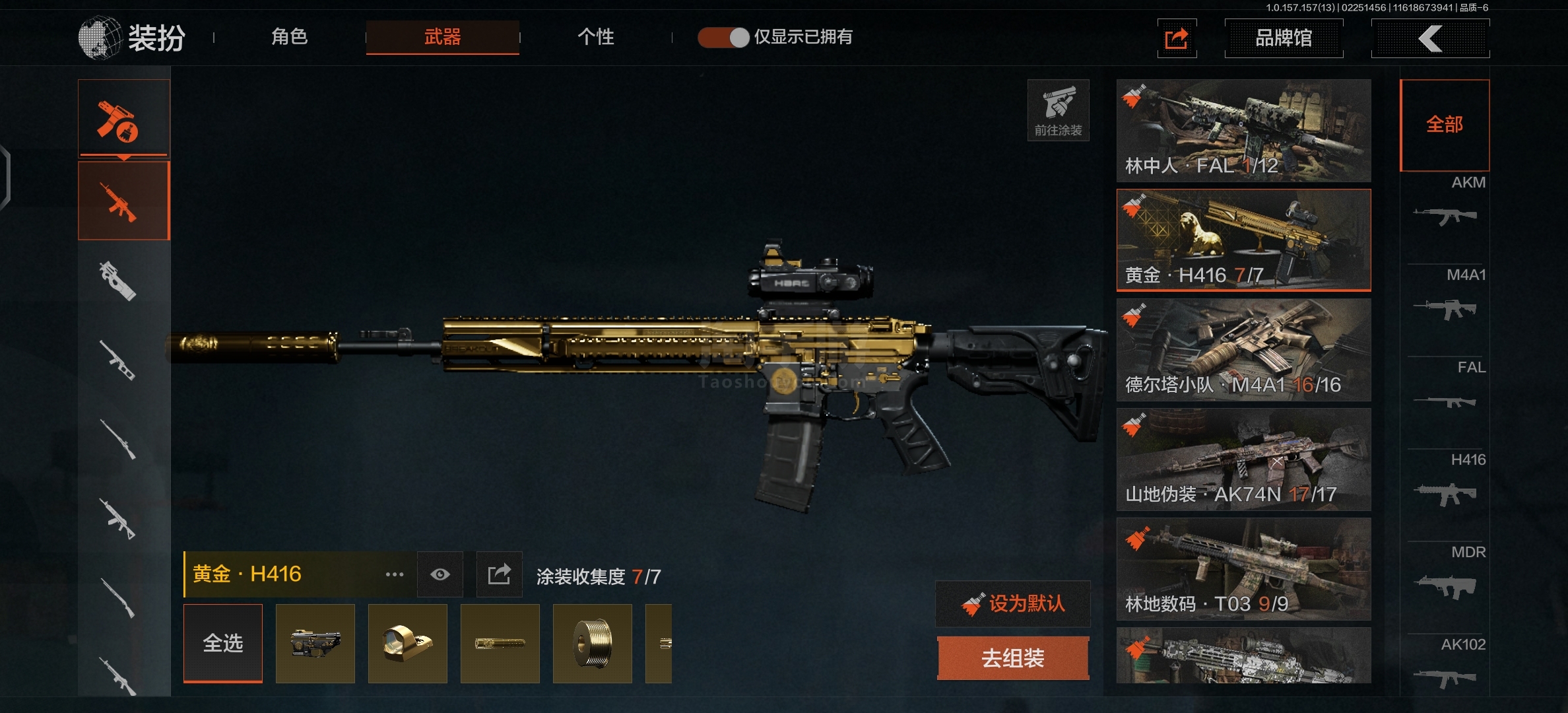Click the 全选 select-all button

point(223,643)
